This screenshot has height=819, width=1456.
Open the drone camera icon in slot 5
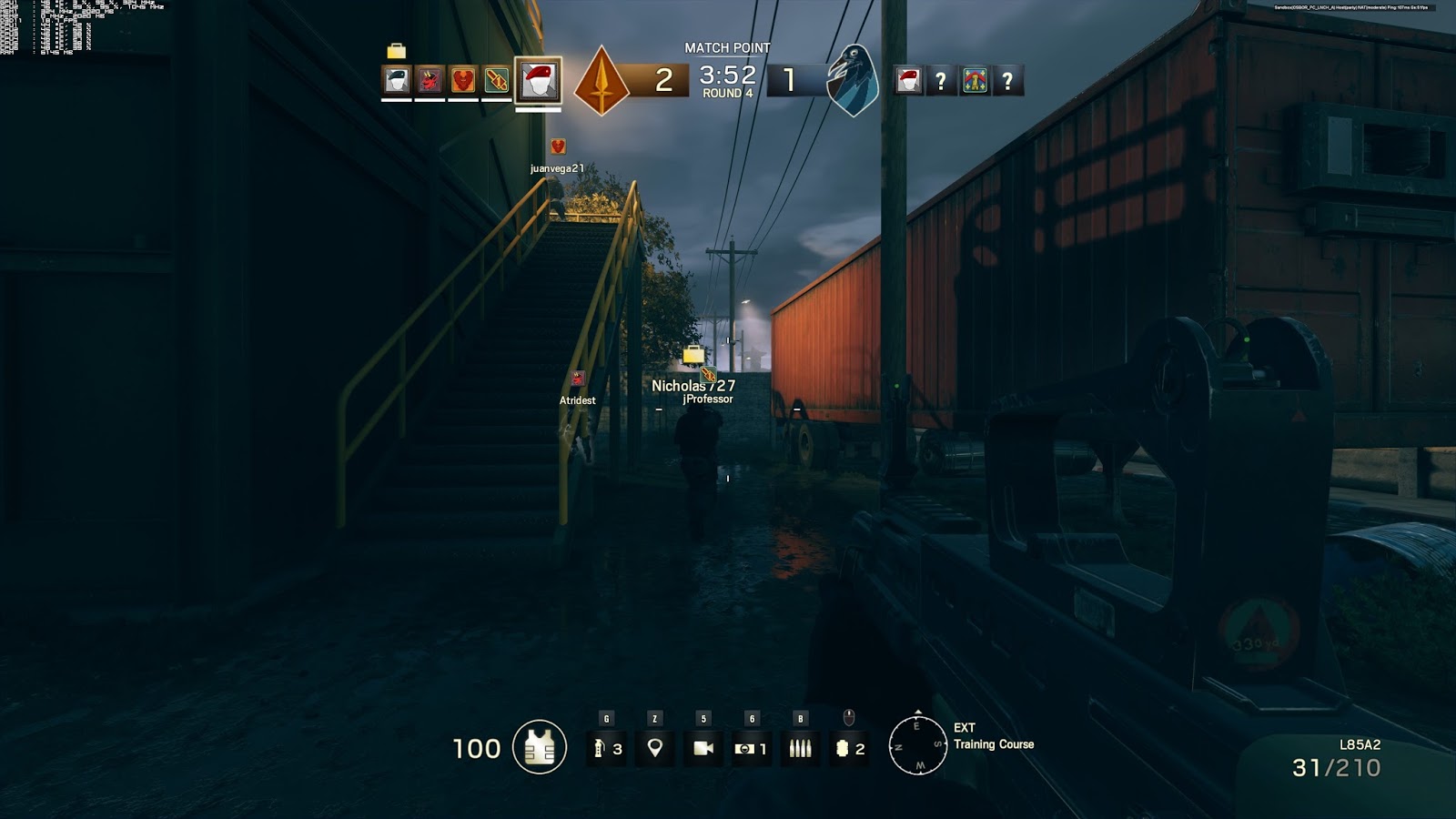click(703, 748)
